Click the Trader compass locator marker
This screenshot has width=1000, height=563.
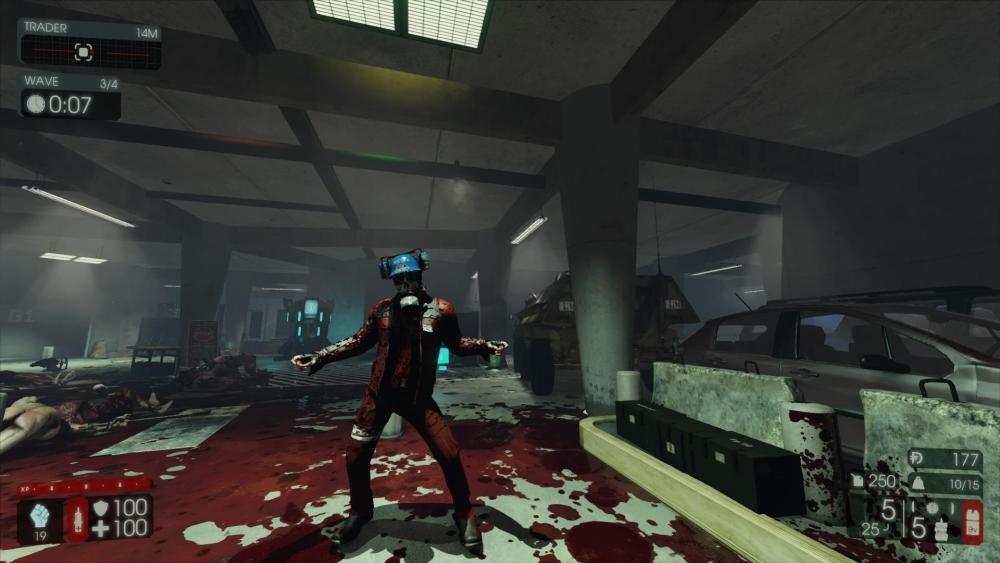tap(84, 51)
